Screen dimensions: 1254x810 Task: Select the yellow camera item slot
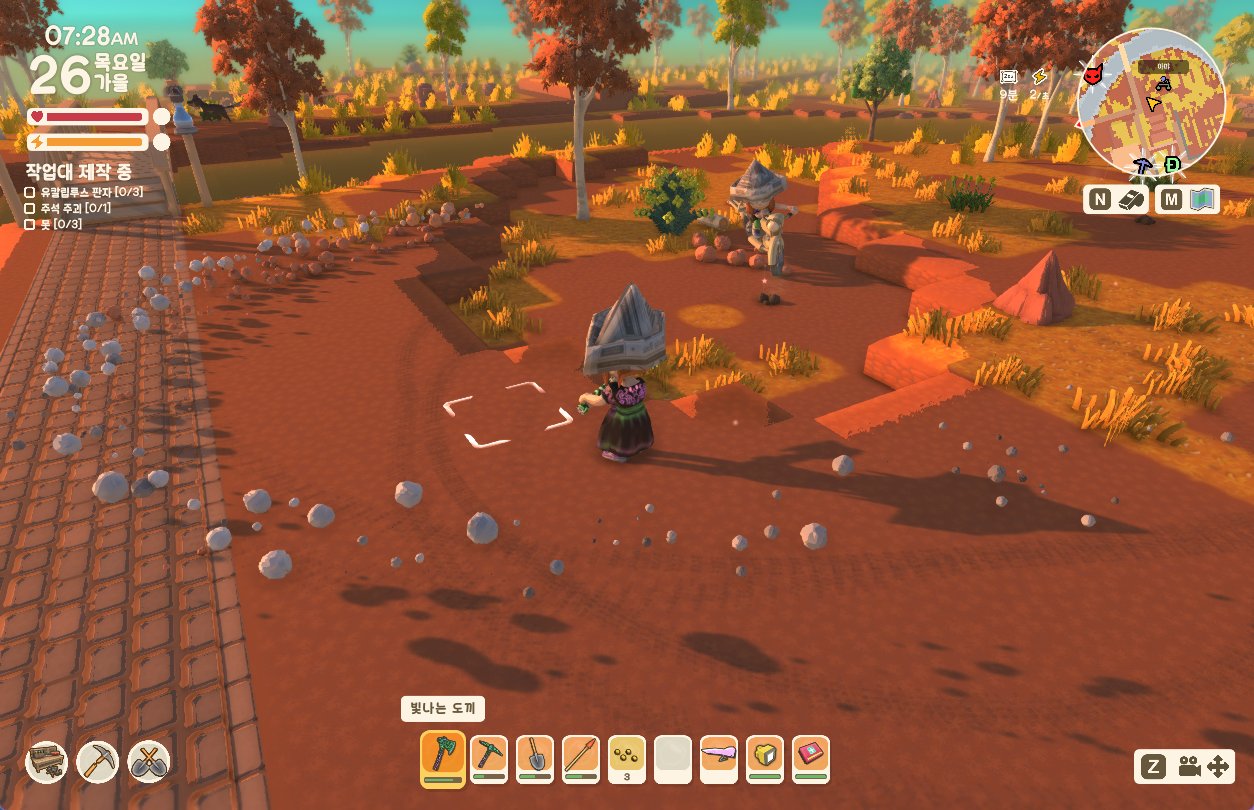pyautogui.click(x=765, y=759)
